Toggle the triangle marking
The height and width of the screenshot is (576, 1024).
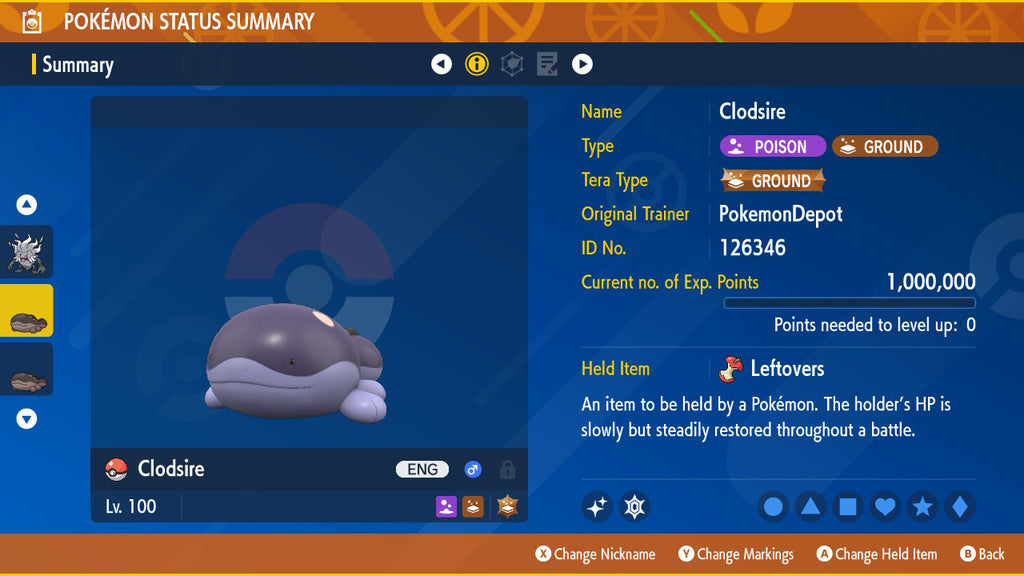point(810,507)
